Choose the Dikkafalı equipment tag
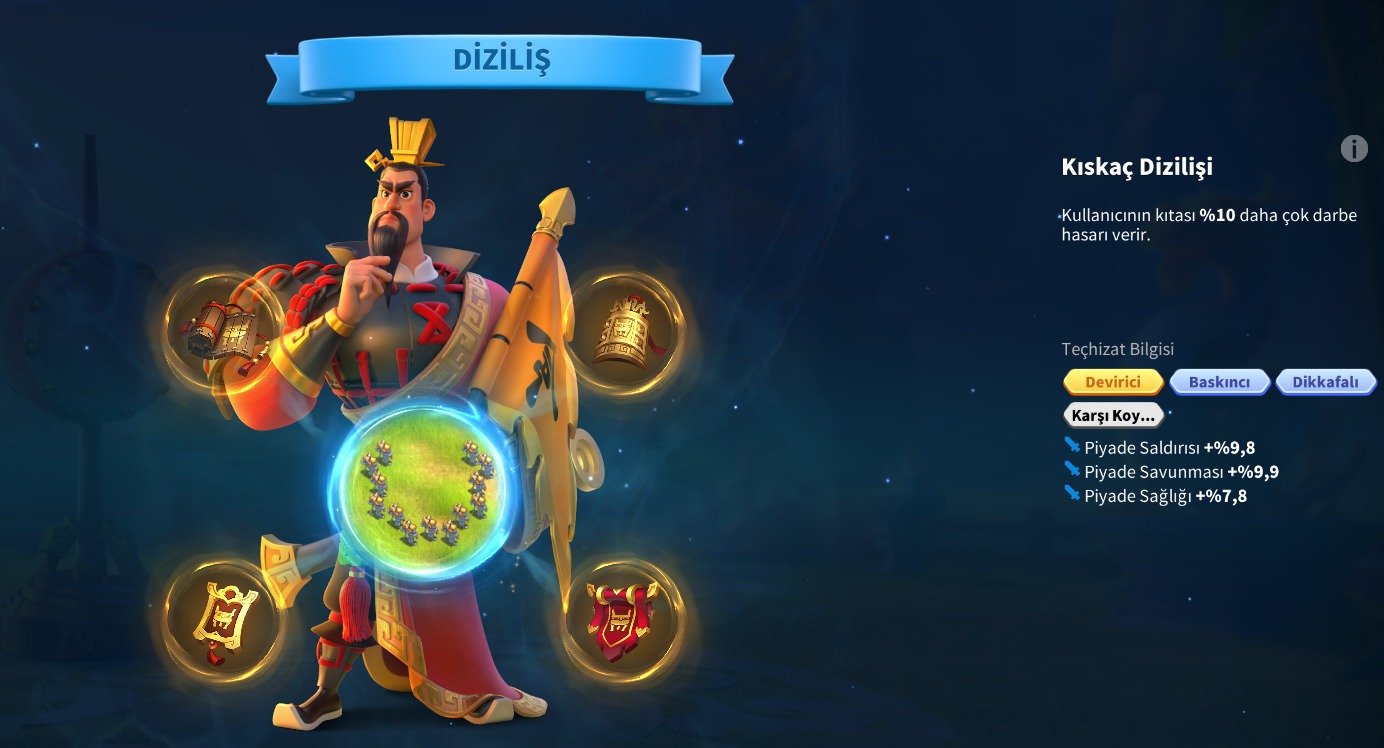 (x=1325, y=382)
